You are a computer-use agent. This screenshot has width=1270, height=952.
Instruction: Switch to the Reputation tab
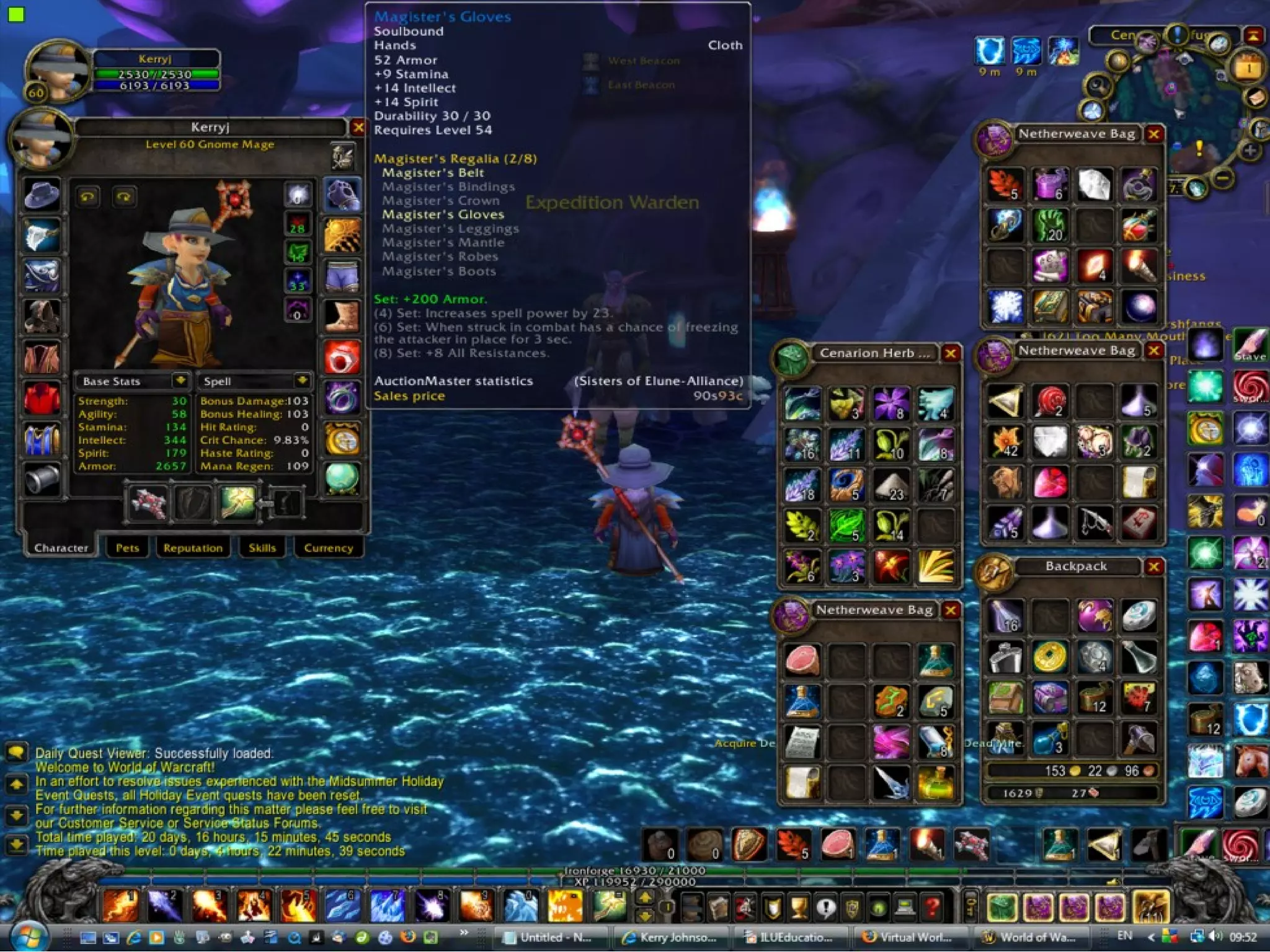pyautogui.click(x=193, y=548)
